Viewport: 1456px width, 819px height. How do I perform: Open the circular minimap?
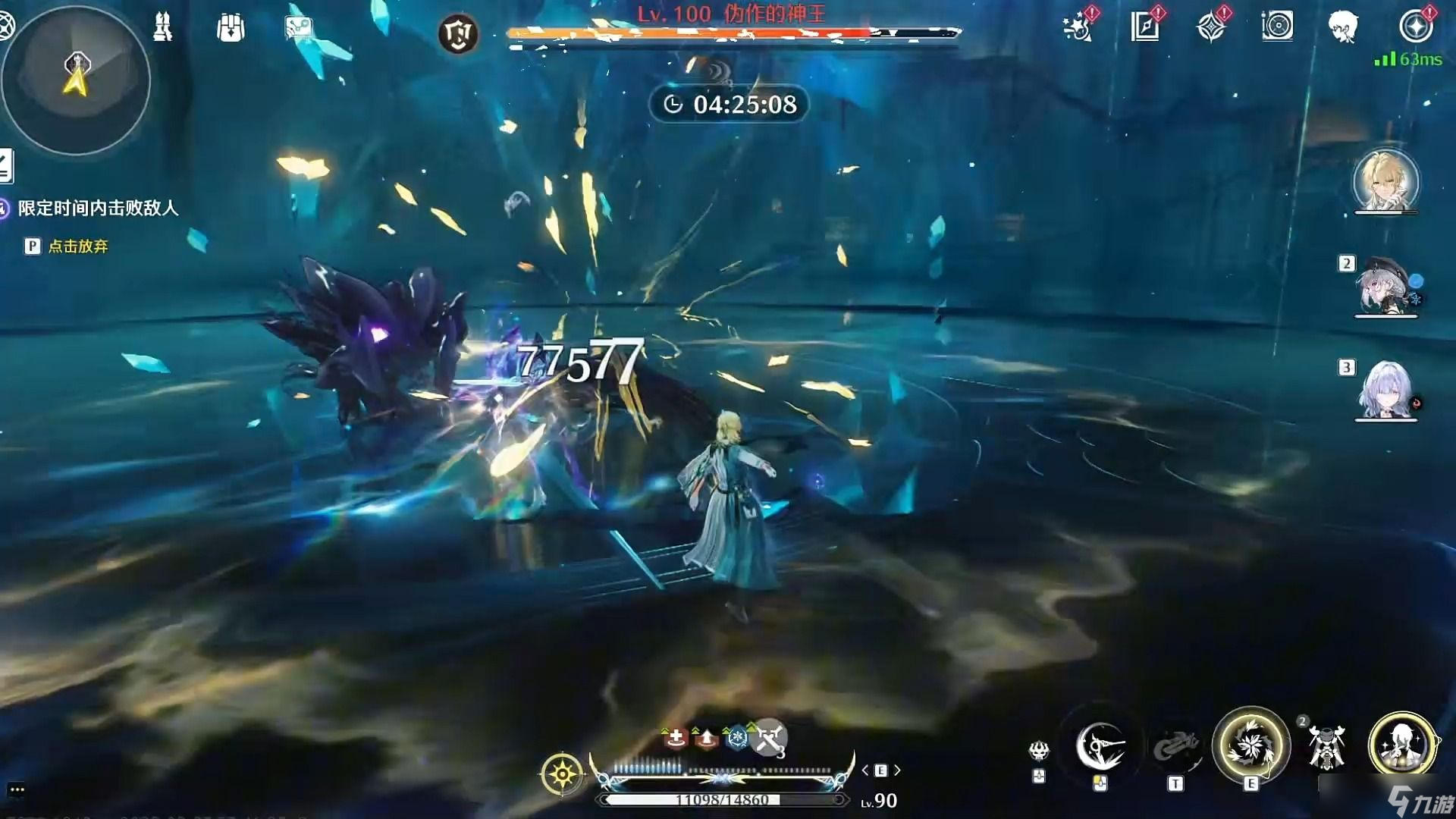[x=76, y=80]
